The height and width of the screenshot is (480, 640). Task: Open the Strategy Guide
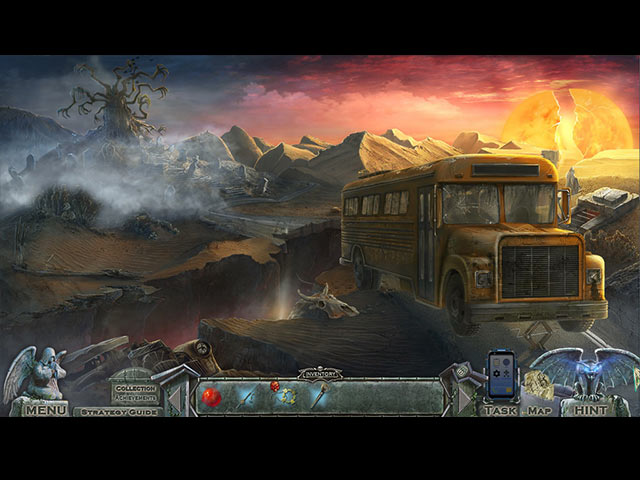point(120,411)
